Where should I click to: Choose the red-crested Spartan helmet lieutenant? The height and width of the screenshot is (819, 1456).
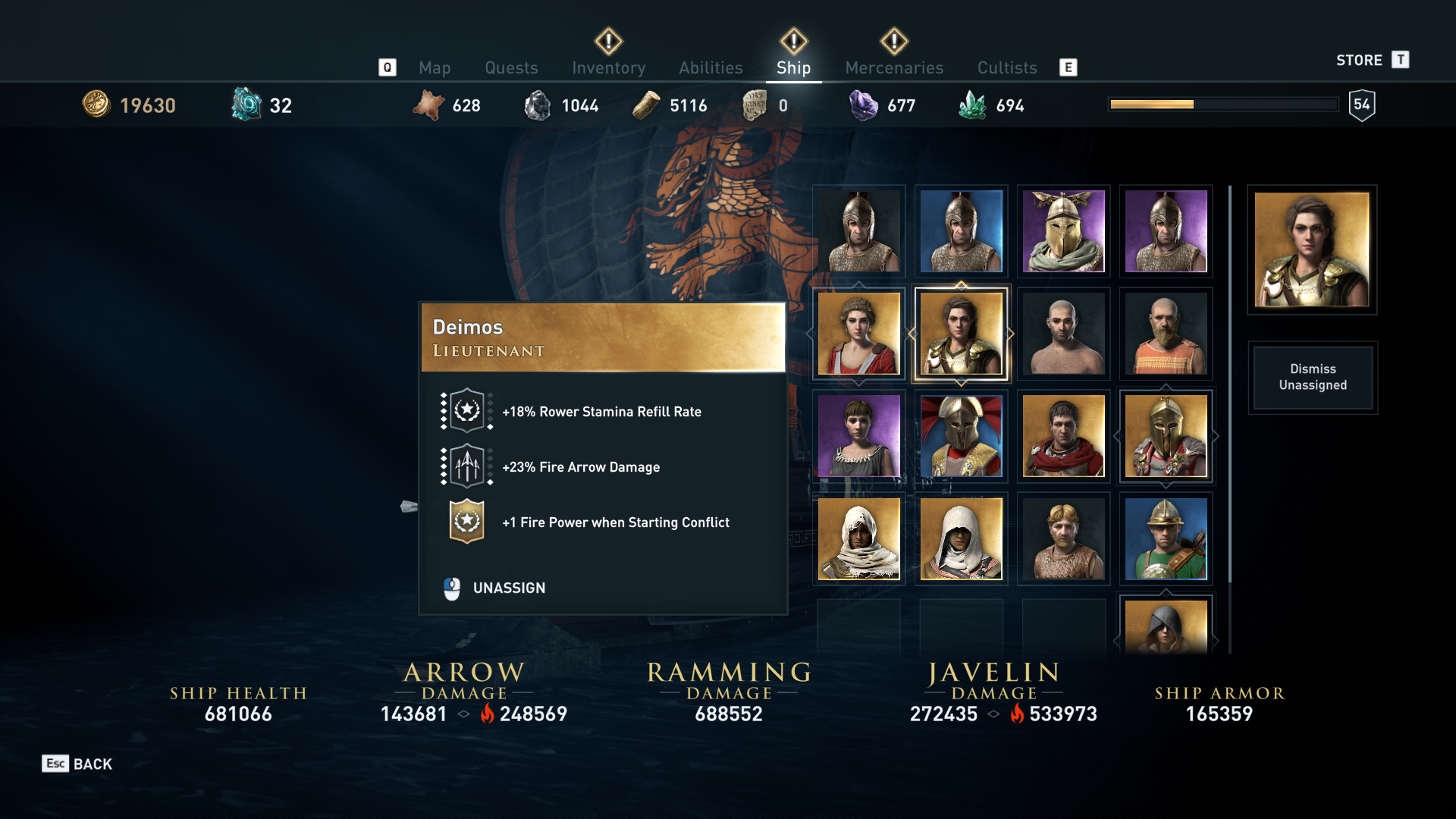pyautogui.click(x=961, y=436)
